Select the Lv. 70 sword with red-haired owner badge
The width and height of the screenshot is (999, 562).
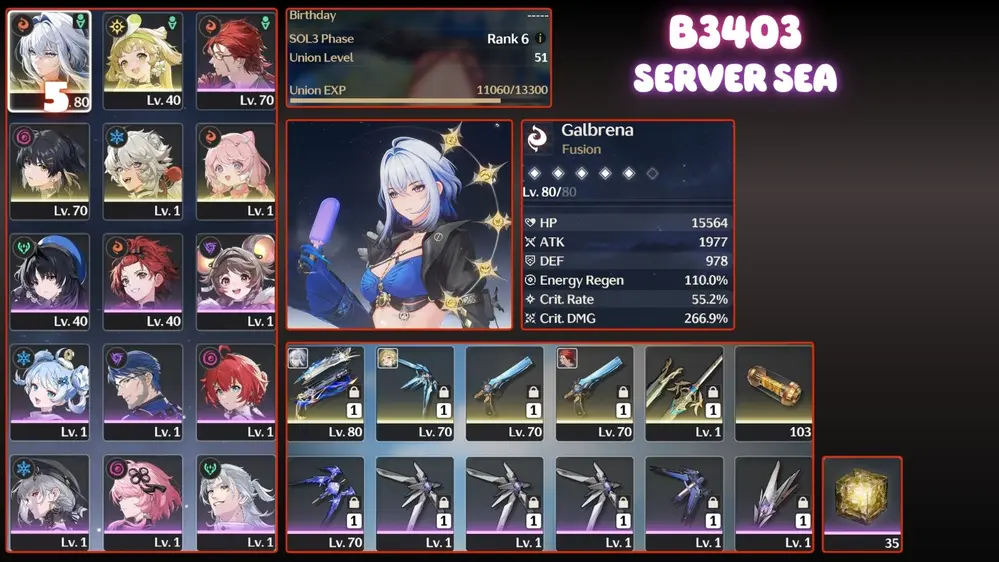(x=594, y=392)
